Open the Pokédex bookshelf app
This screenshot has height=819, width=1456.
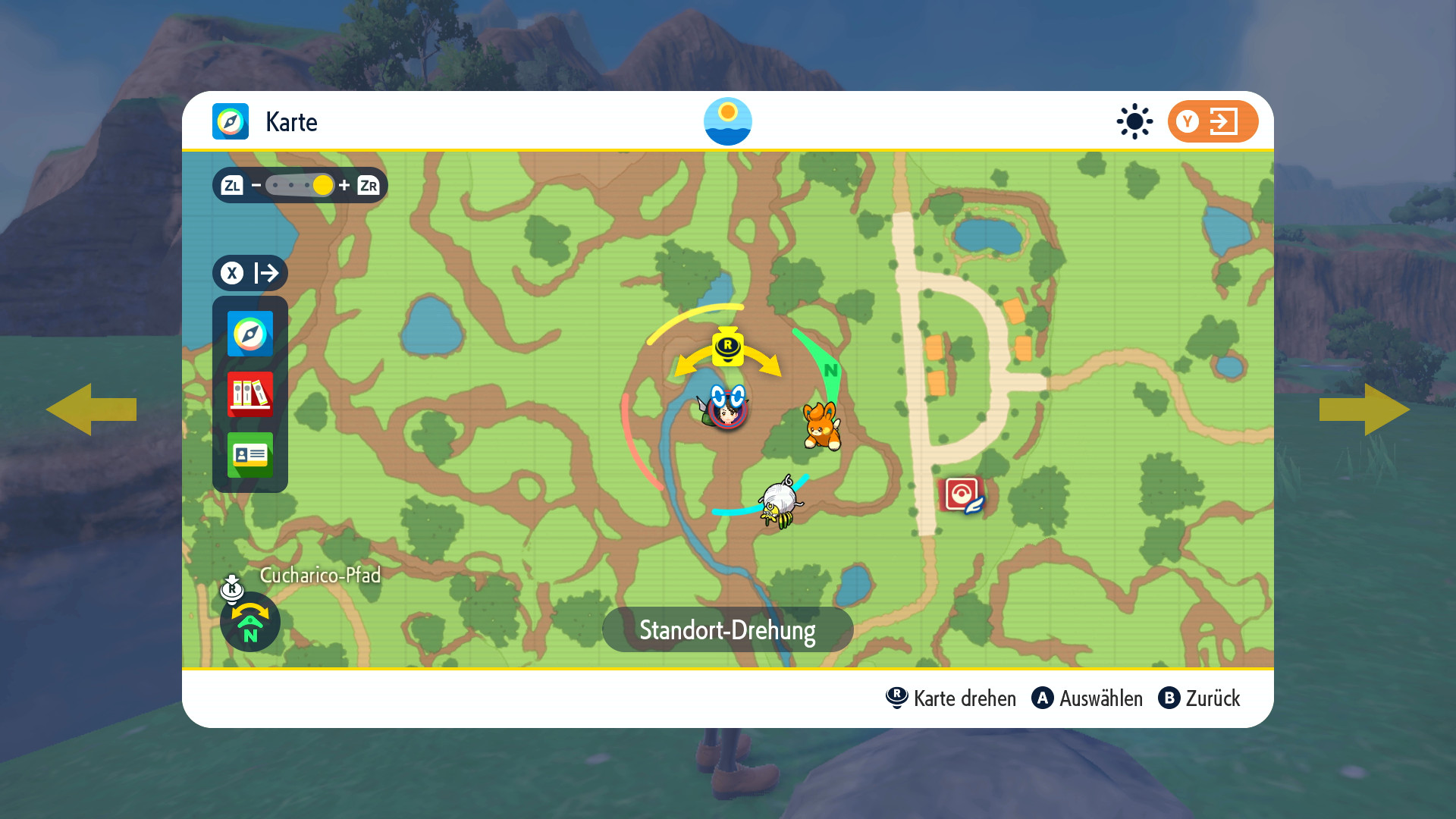coord(250,394)
